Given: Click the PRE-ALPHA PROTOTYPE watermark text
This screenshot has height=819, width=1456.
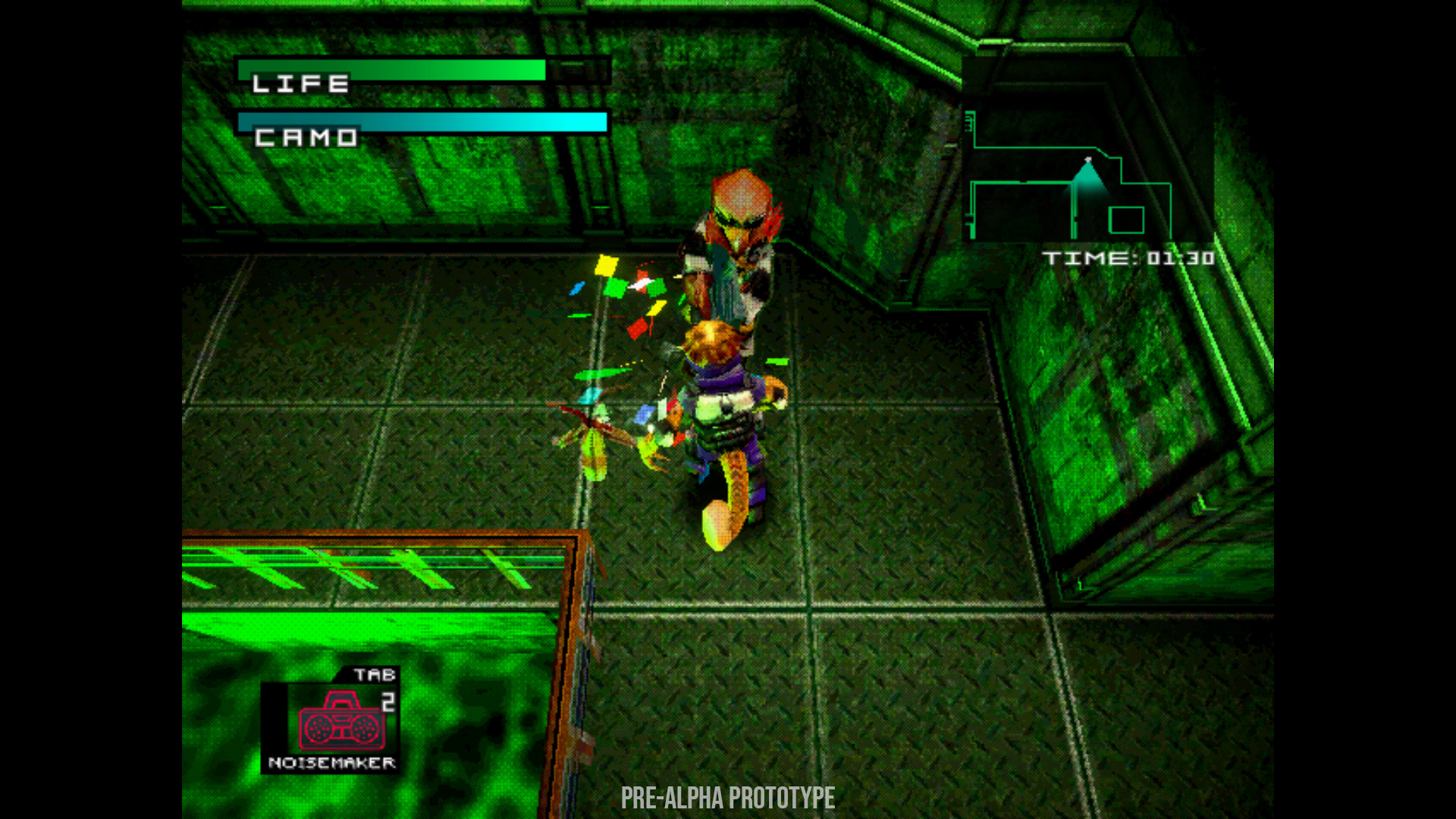Looking at the screenshot, I should pyautogui.click(x=727, y=798).
